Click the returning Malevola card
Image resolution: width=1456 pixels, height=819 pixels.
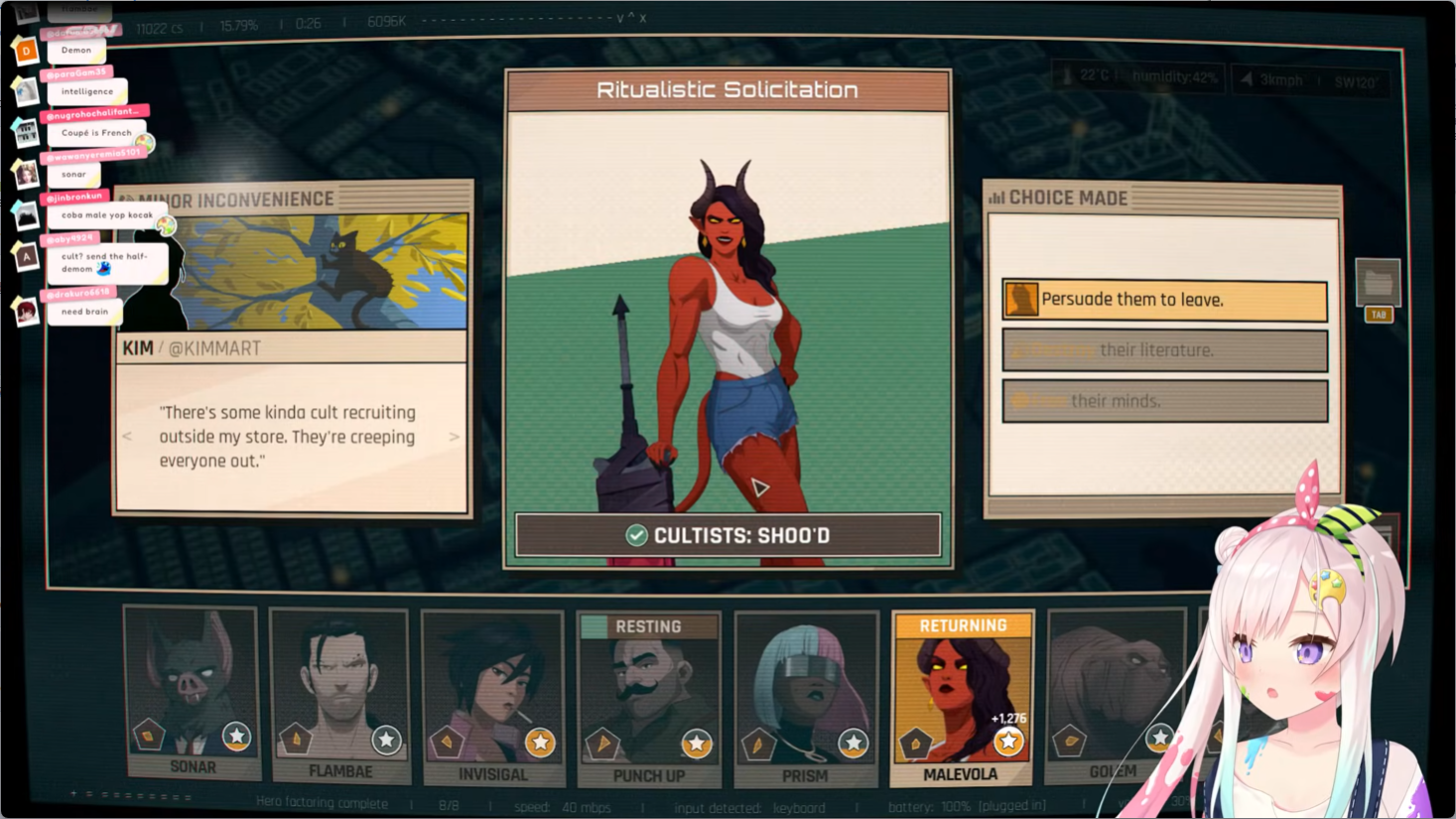point(962,699)
